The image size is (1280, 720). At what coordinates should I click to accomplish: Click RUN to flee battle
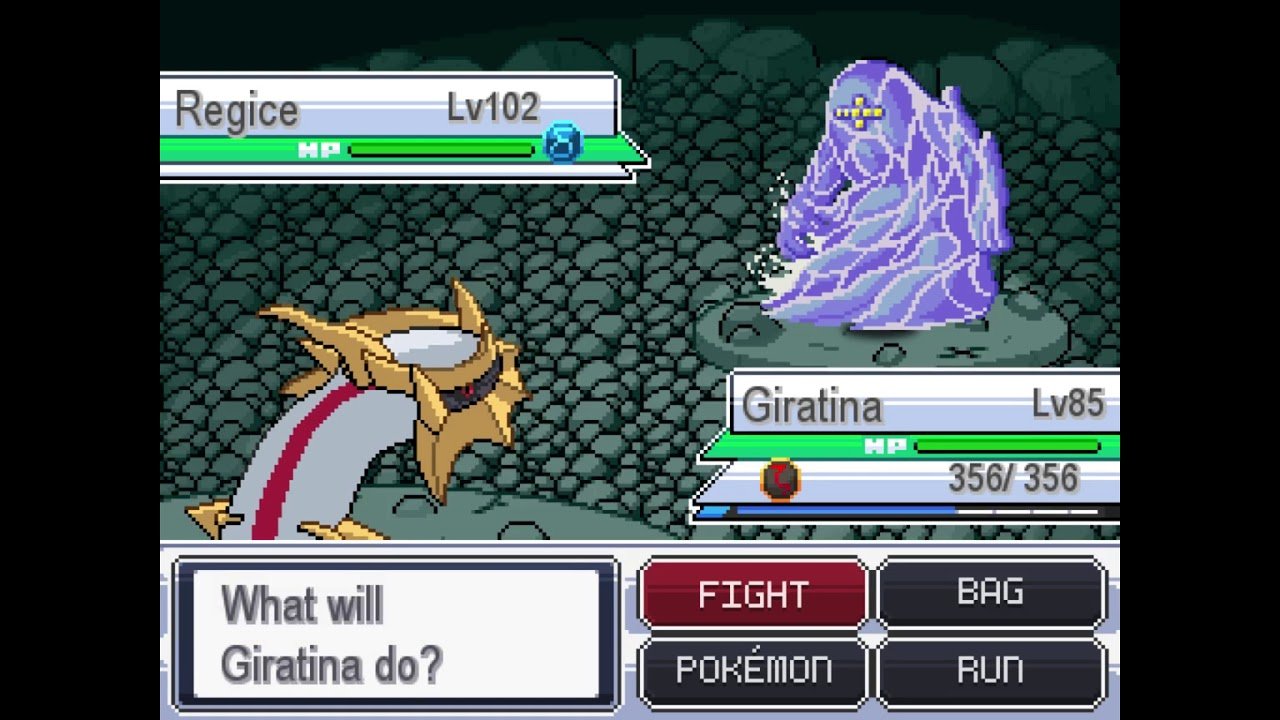(991, 671)
